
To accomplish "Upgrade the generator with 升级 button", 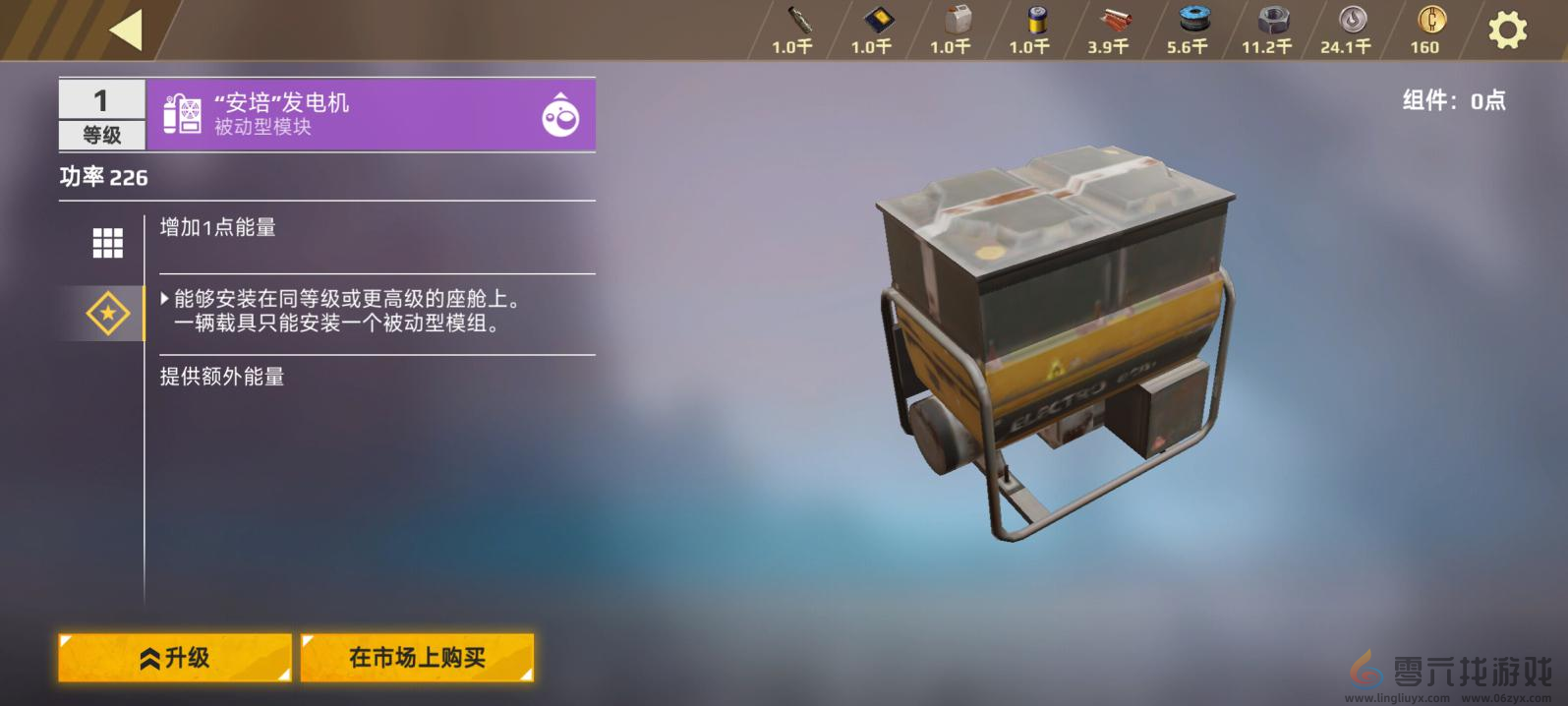I will click(175, 658).
